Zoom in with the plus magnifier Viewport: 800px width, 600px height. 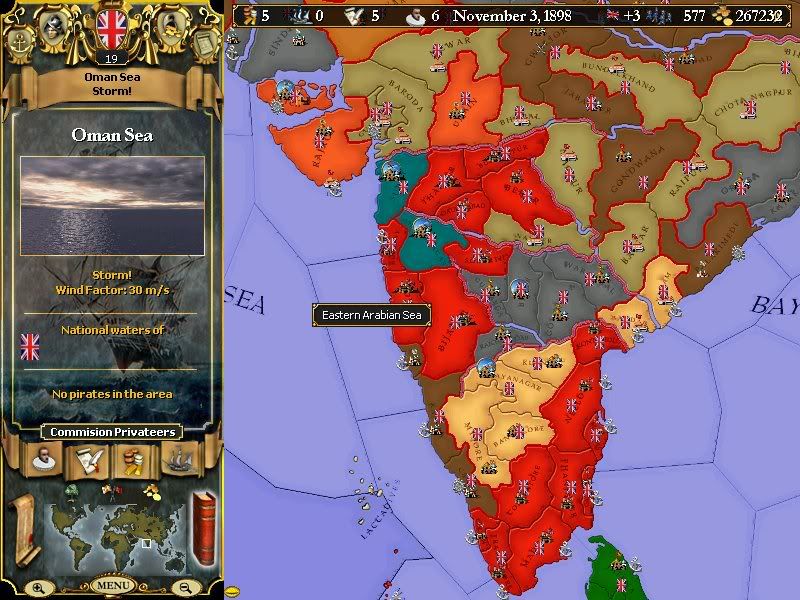coord(39,587)
